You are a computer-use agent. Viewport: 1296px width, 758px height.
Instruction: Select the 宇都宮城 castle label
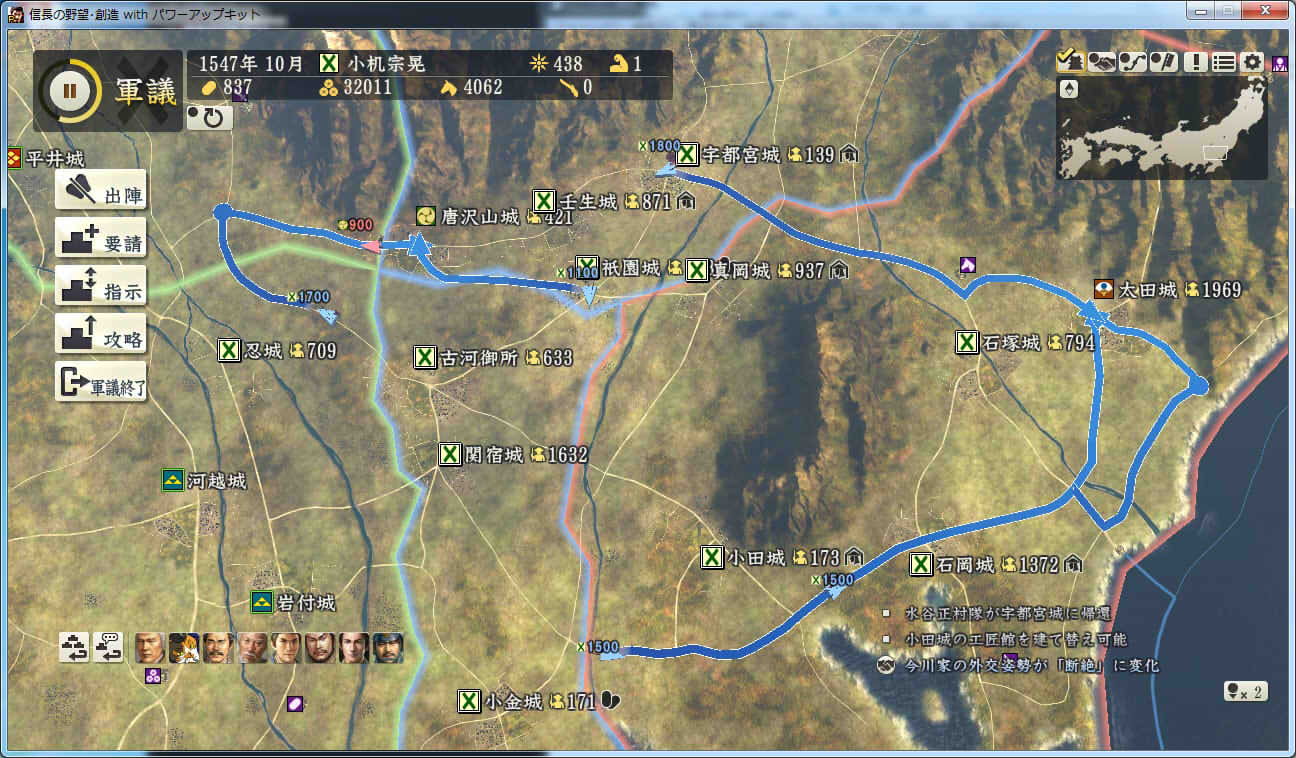click(x=739, y=155)
